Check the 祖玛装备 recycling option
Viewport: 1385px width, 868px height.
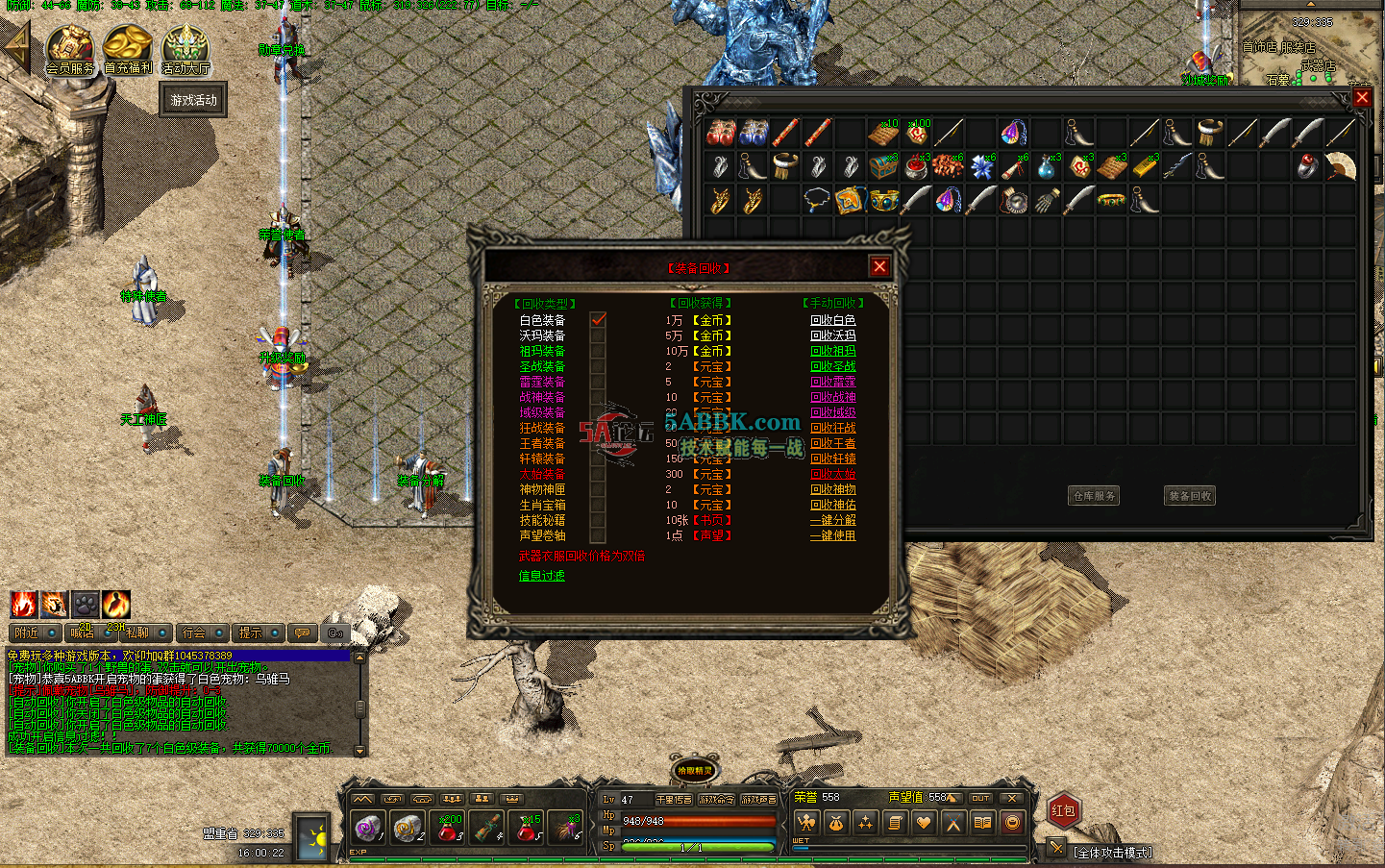(597, 350)
